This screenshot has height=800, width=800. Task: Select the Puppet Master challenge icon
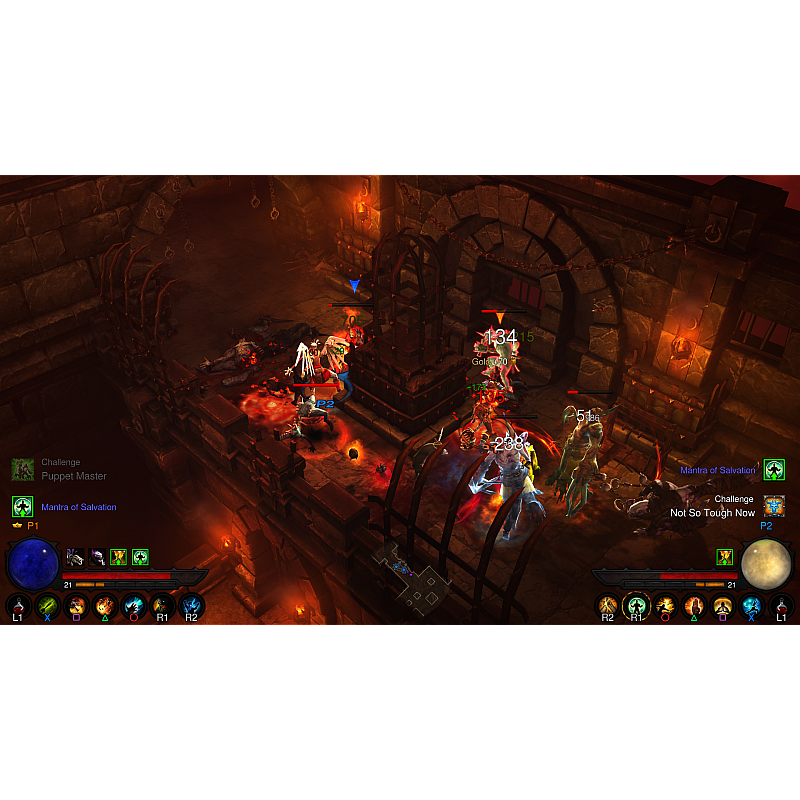tap(22, 469)
